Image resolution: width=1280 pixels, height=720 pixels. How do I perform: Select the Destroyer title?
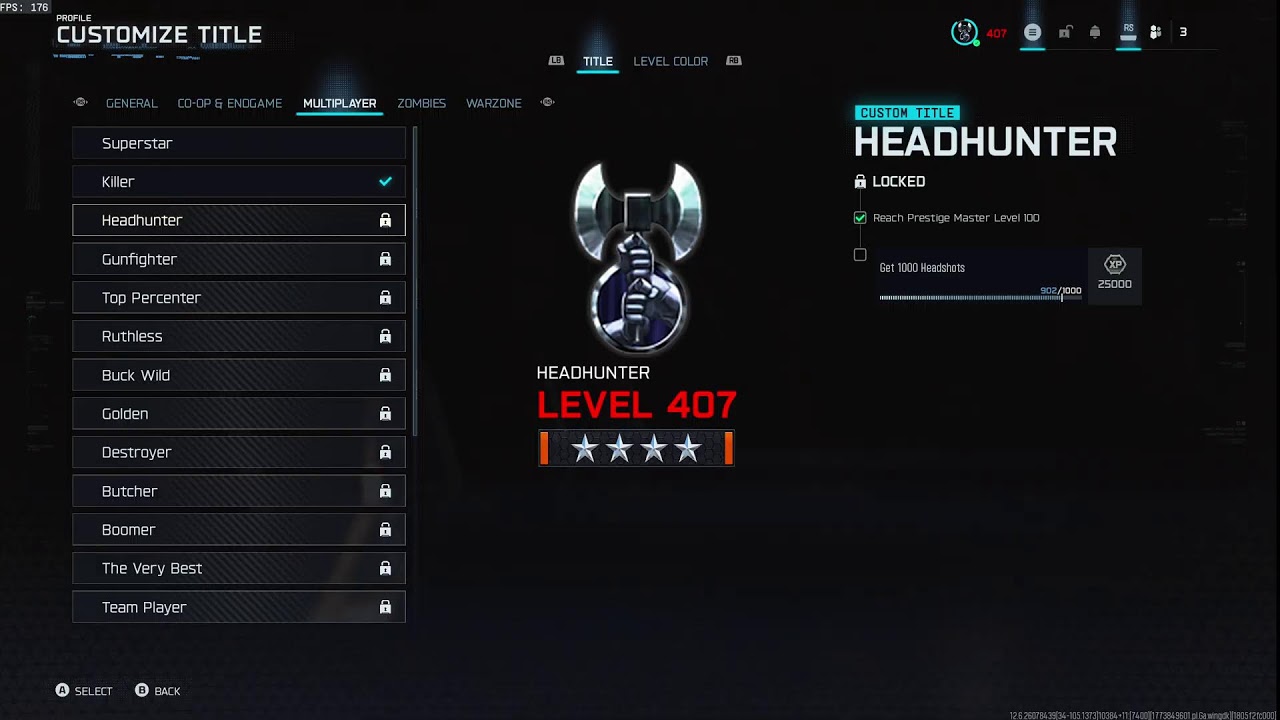pyautogui.click(x=238, y=452)
